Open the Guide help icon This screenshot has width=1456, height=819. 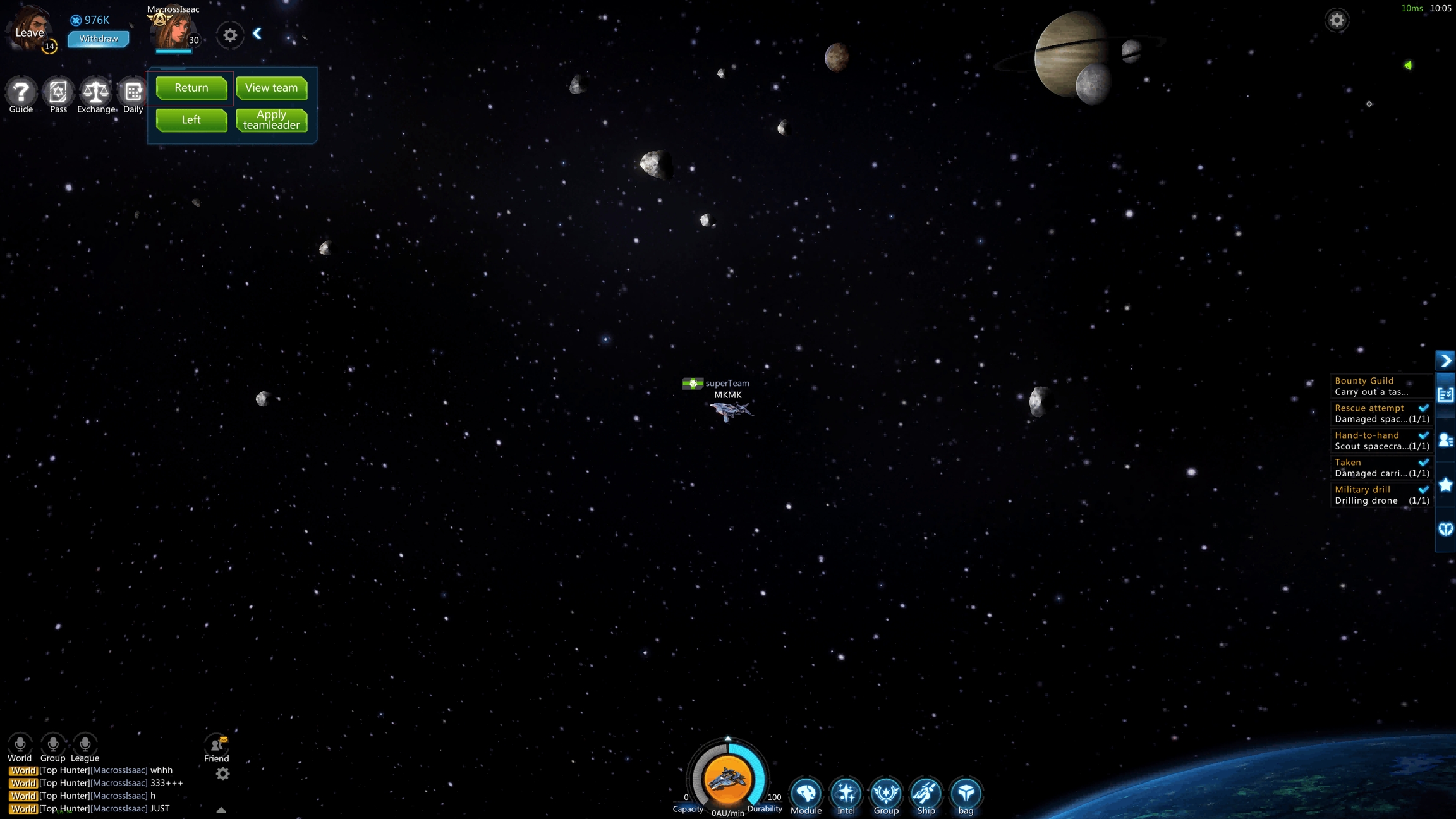[x=21, y=92]
